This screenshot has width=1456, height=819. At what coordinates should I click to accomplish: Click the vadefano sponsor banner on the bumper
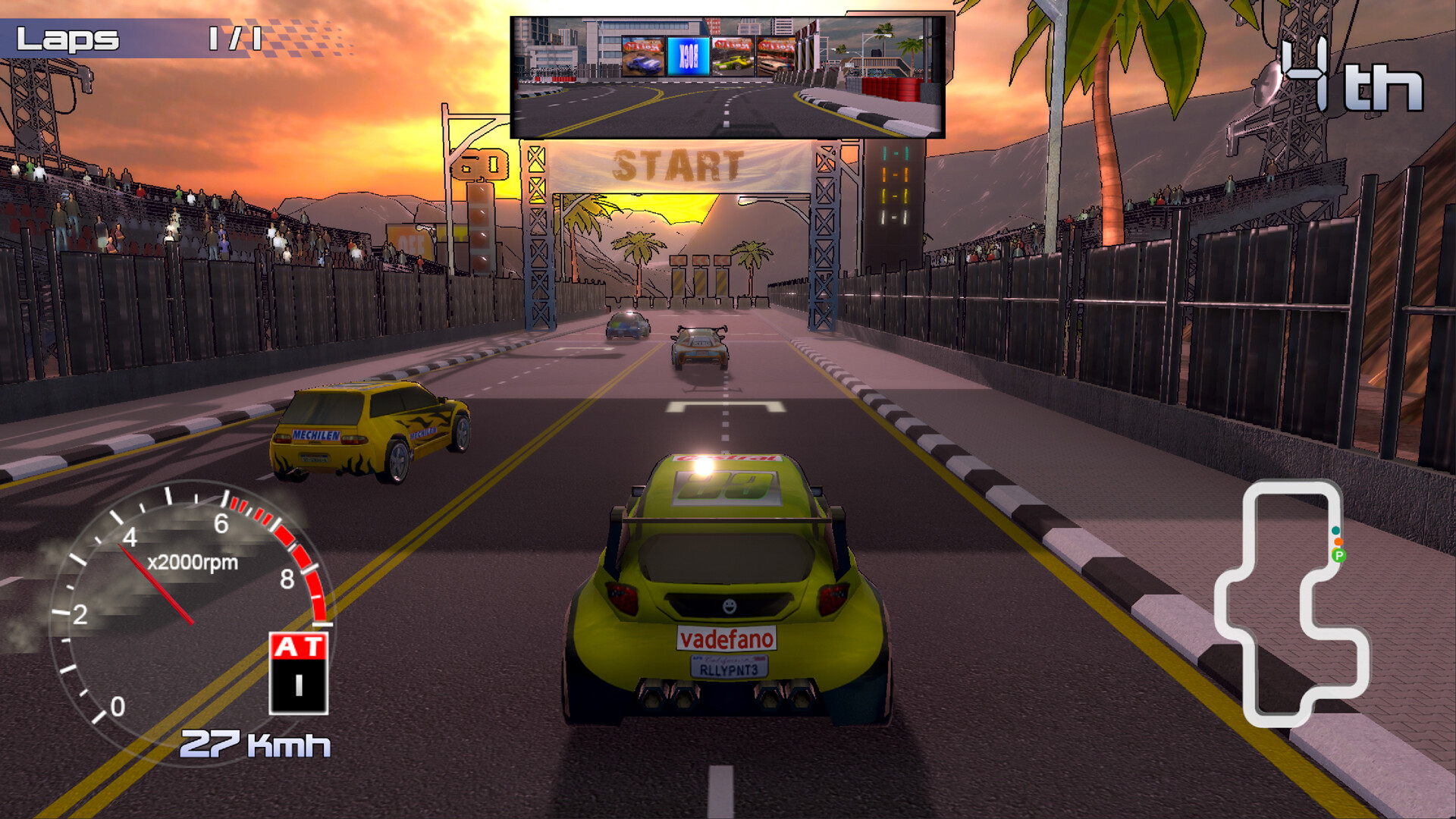click(x=726, y=639)
